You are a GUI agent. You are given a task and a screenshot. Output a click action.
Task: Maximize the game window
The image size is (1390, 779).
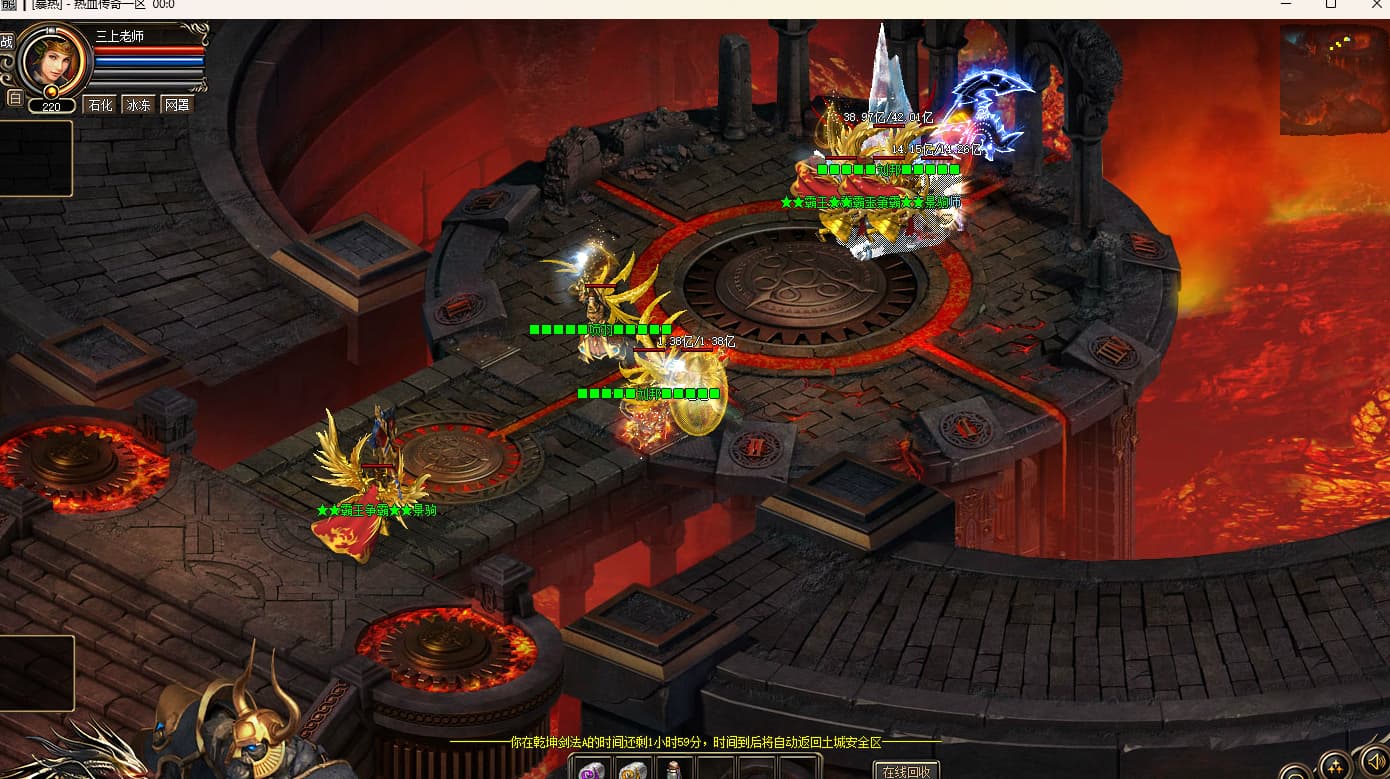(x=1331, y=5)
